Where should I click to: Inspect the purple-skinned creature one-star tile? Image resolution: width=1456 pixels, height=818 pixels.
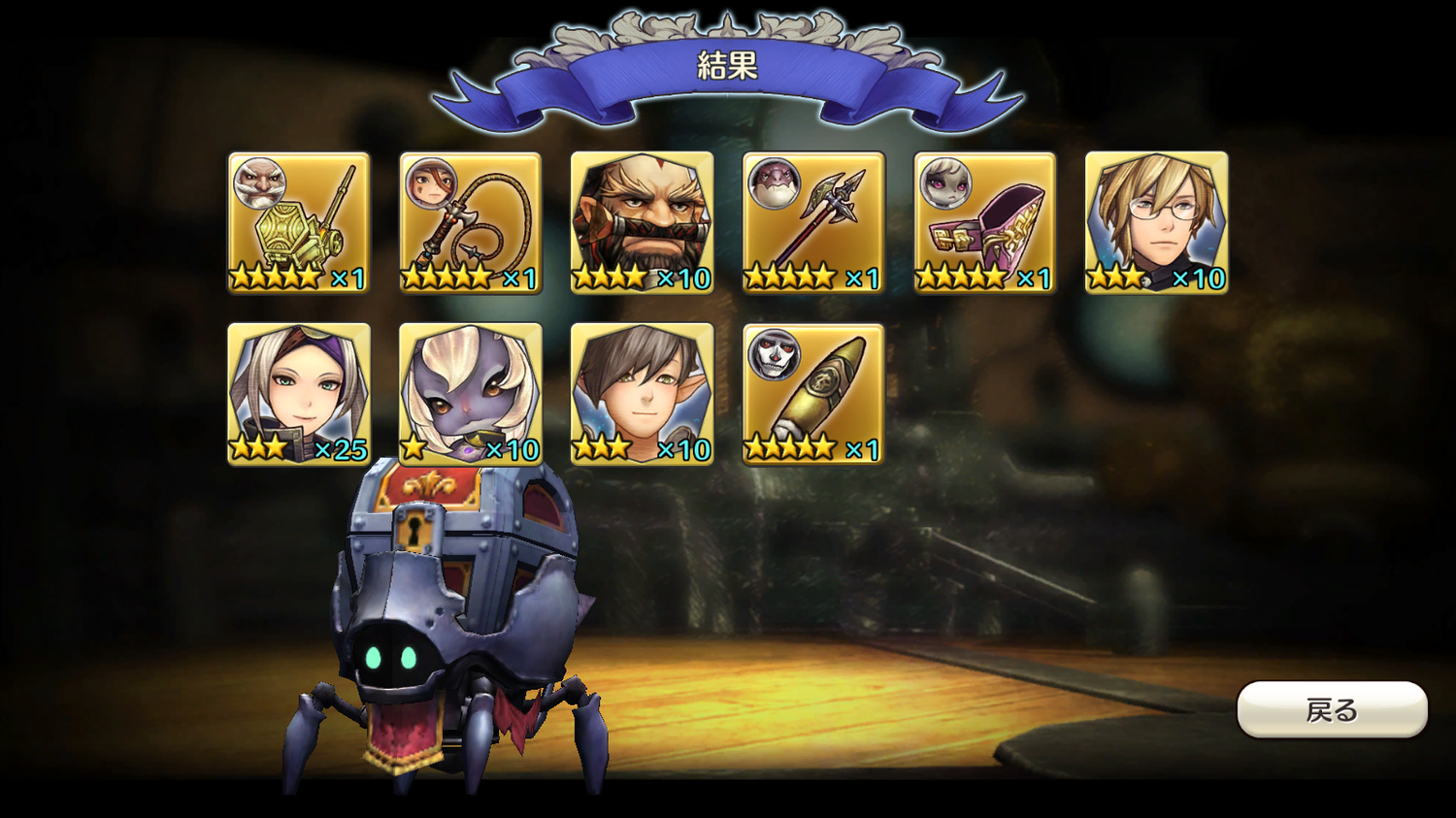point(471,394)
